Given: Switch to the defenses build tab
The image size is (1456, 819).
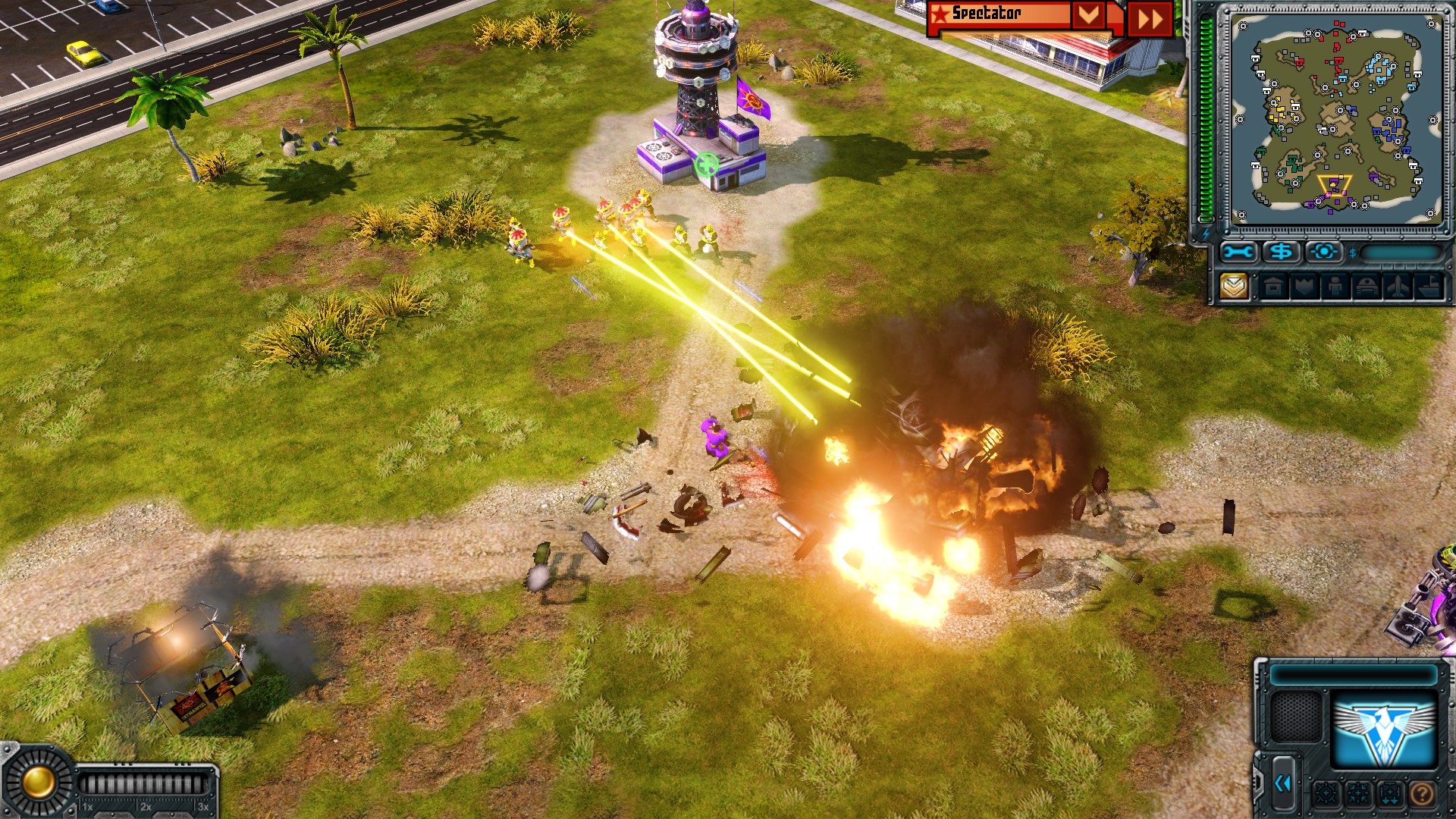Looking at the screenshot, I should (x=1305, y=287).
